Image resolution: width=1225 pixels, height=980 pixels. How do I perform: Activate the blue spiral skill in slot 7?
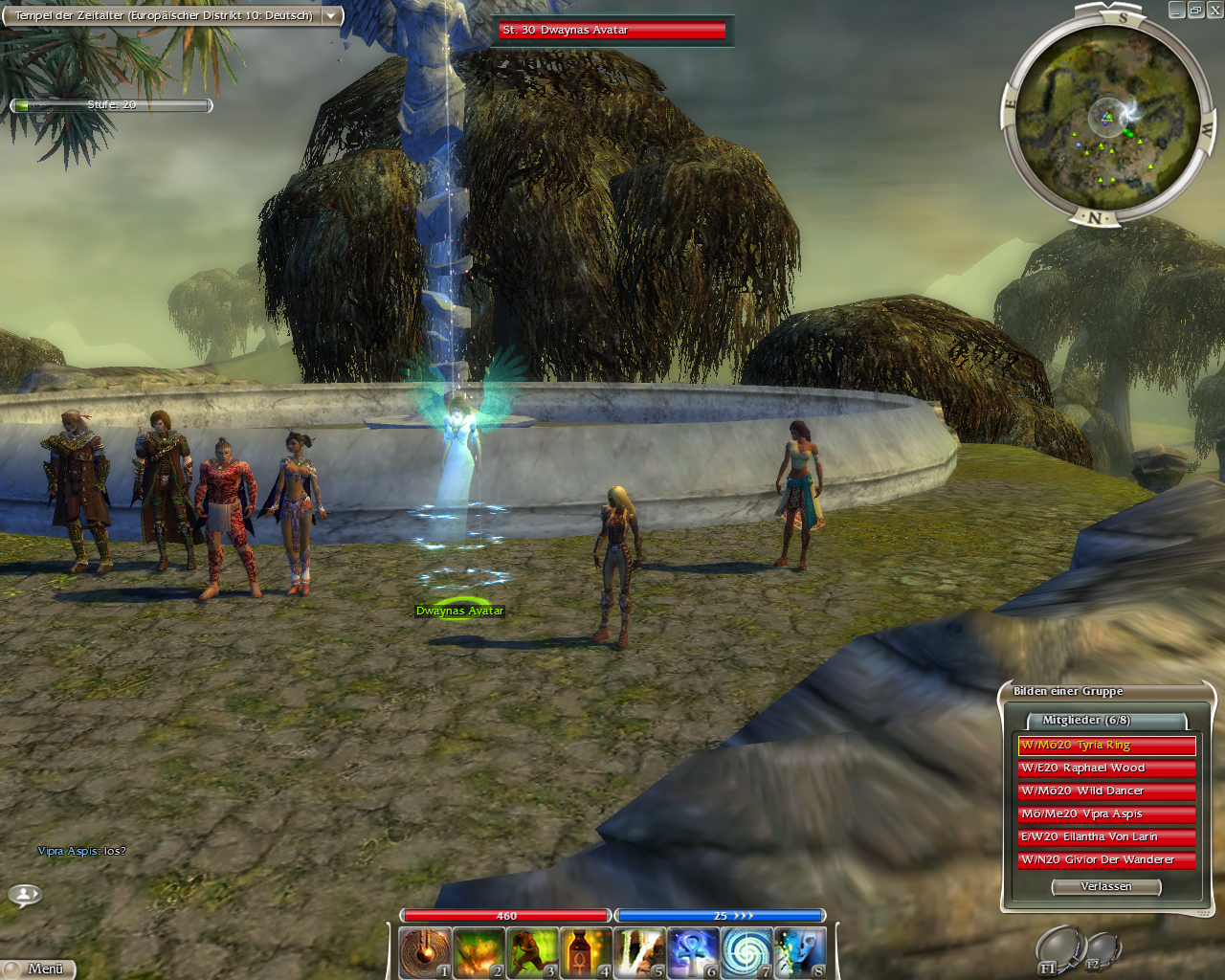tap(746, 952)
